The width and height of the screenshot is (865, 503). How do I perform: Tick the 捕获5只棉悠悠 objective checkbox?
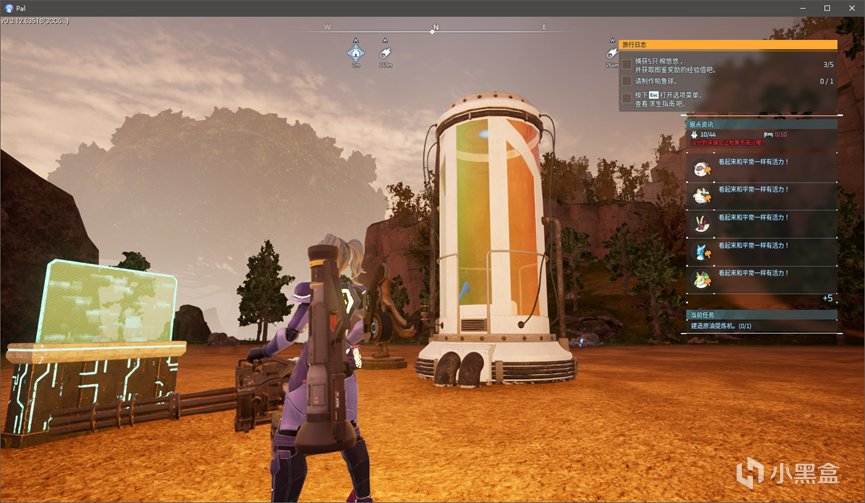click(x=626, y=64)
